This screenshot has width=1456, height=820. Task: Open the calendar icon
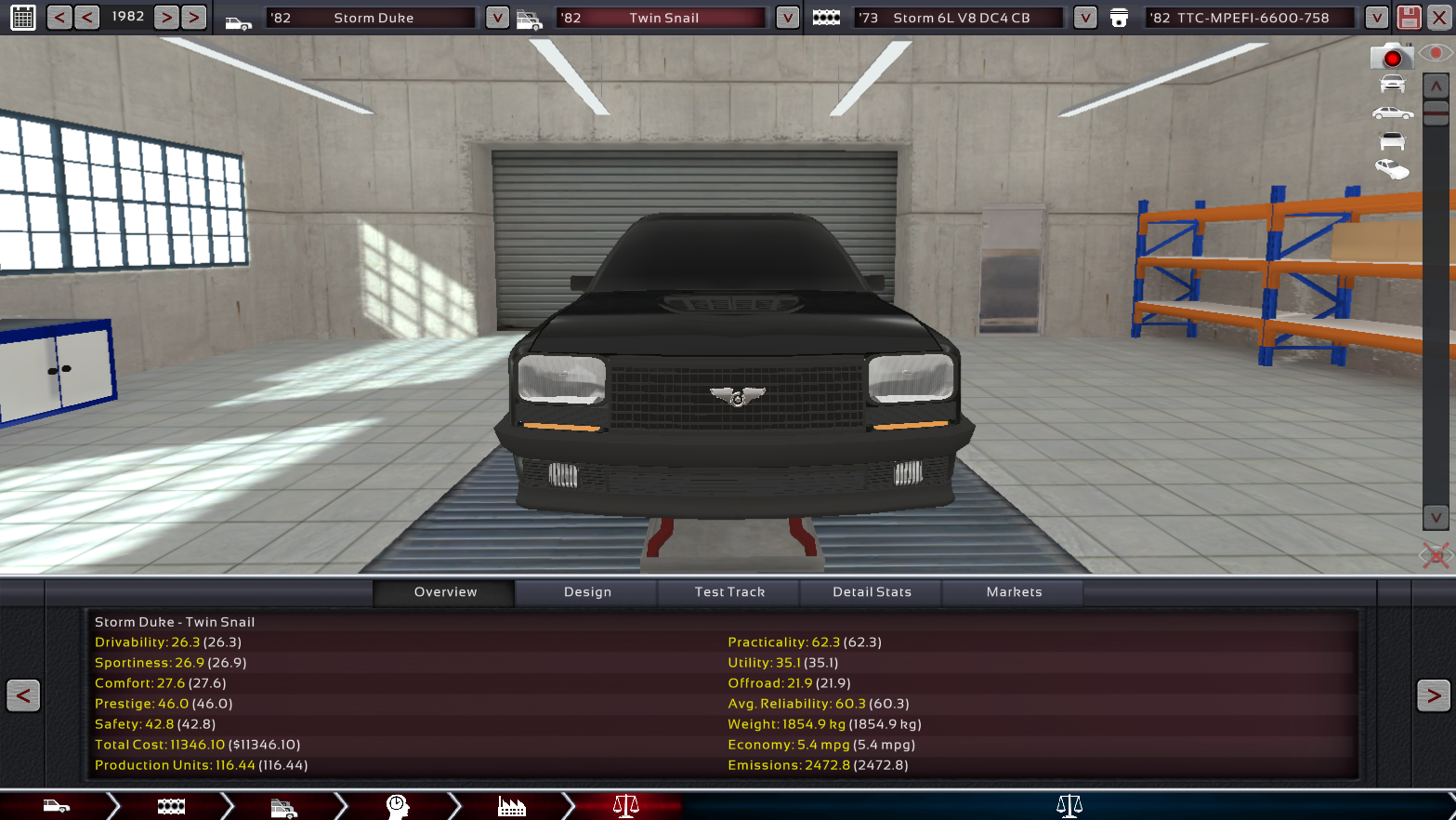(23, 17)
